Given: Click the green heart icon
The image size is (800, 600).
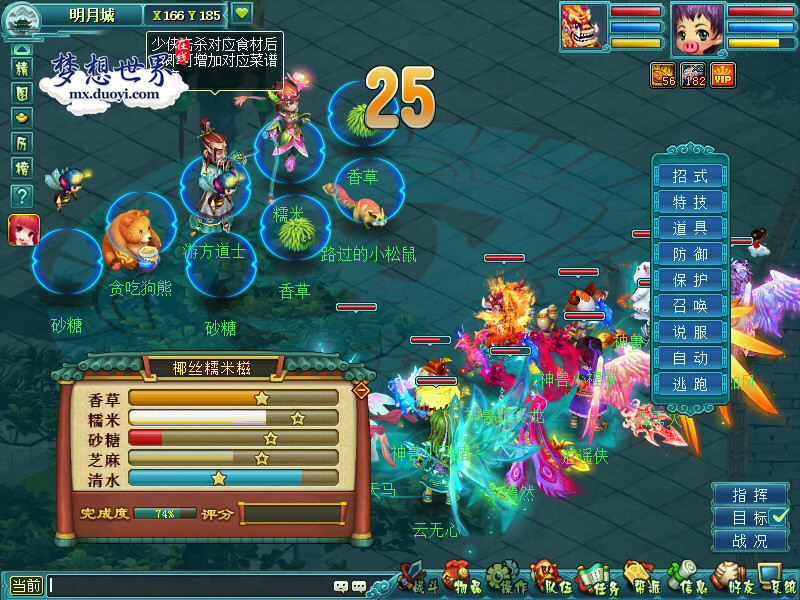Looking at the screenshot, I should tap(242, 14).
